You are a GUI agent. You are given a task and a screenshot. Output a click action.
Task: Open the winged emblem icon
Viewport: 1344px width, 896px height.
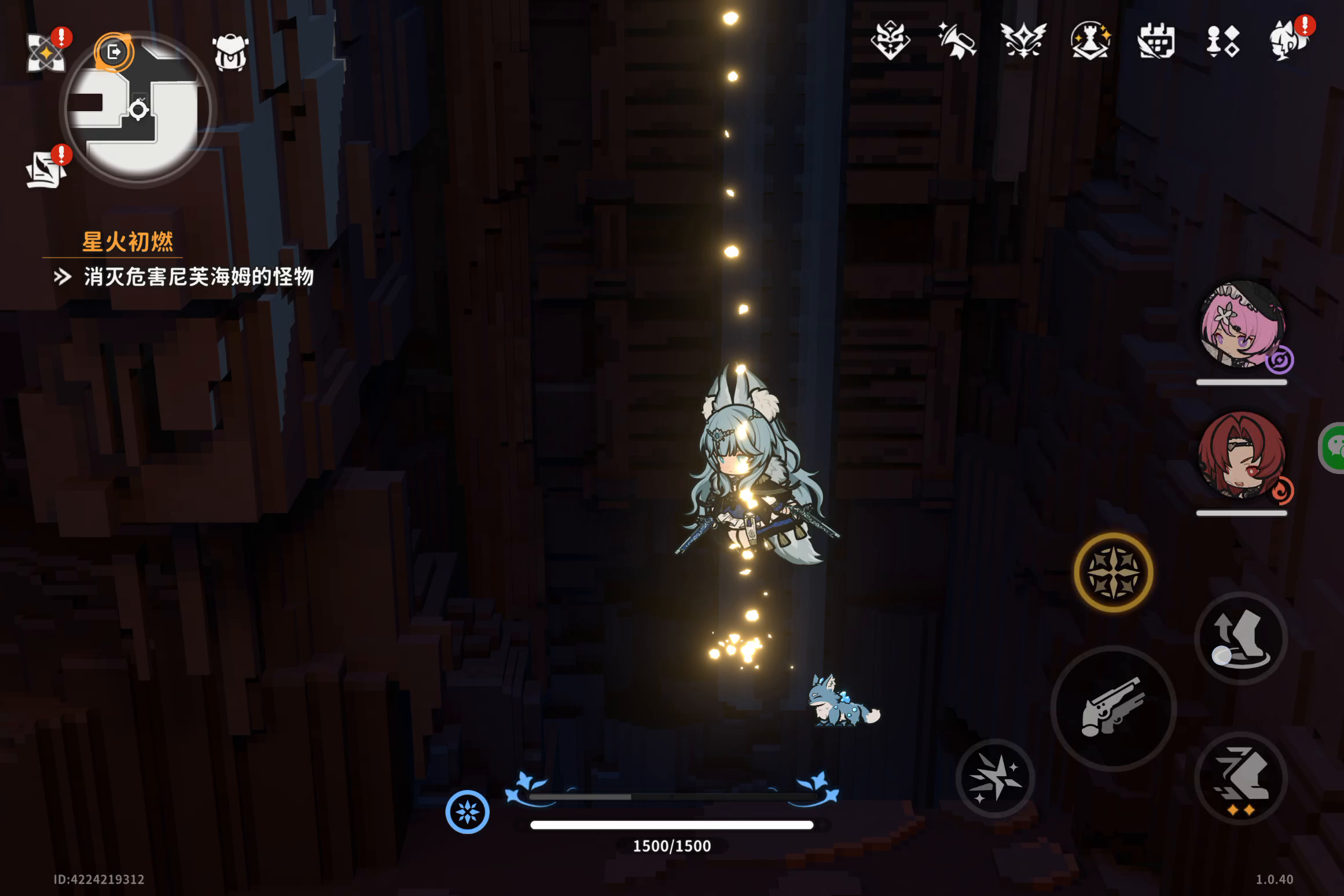pyautogui.click(x=1023, y=41)
